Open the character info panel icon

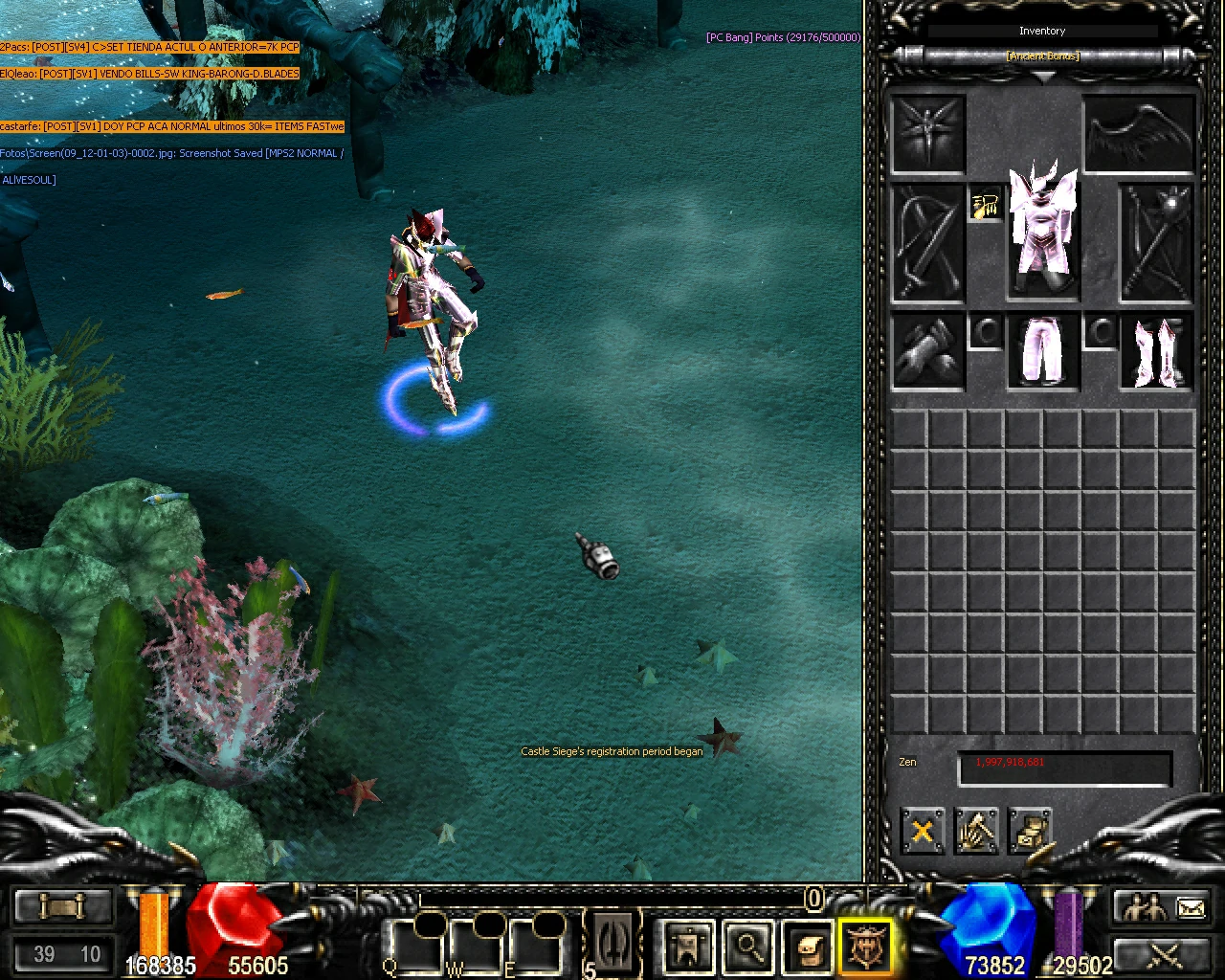coord(687,946)
